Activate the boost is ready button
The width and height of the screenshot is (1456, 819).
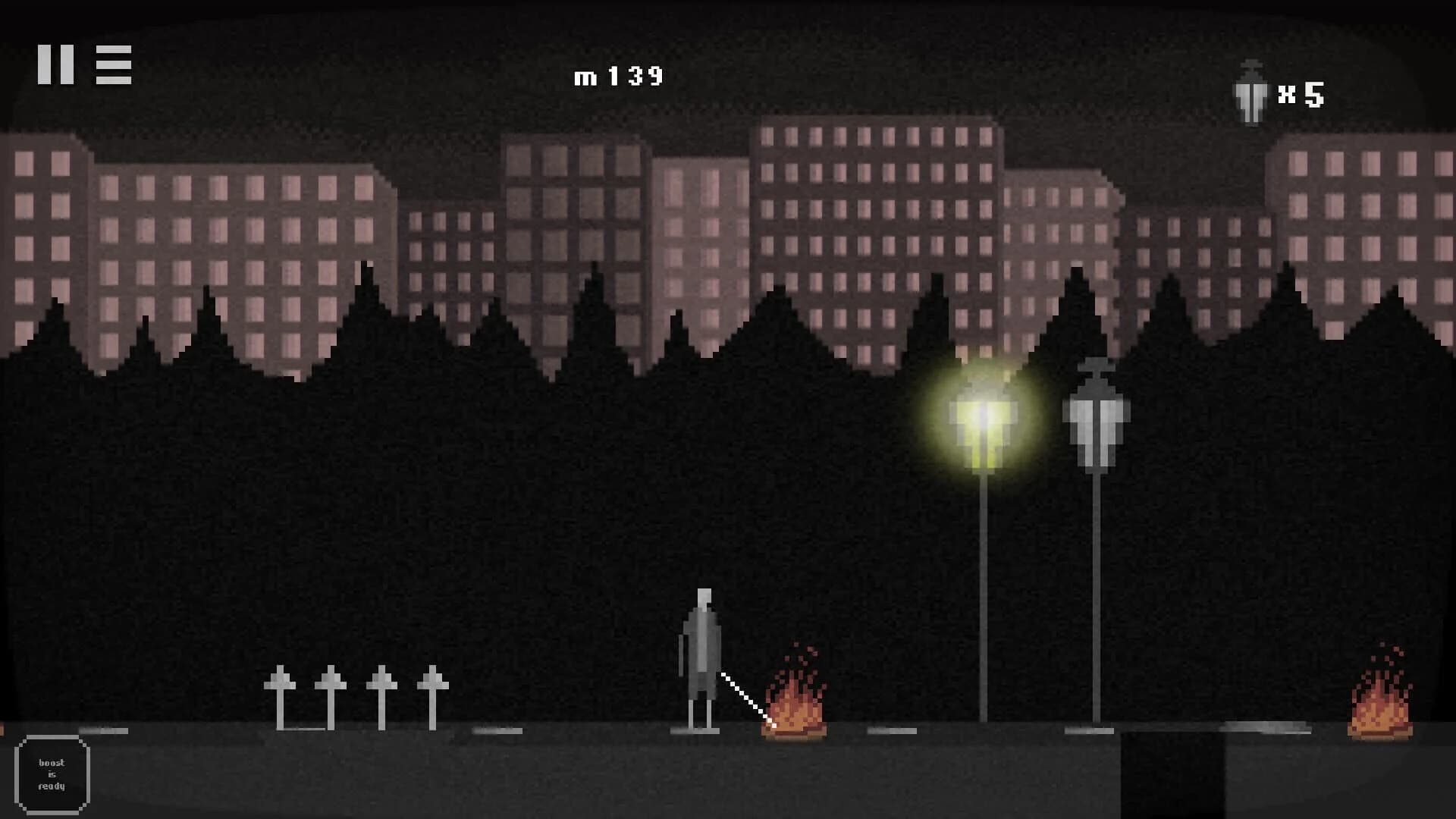click(x=51, y=773)
